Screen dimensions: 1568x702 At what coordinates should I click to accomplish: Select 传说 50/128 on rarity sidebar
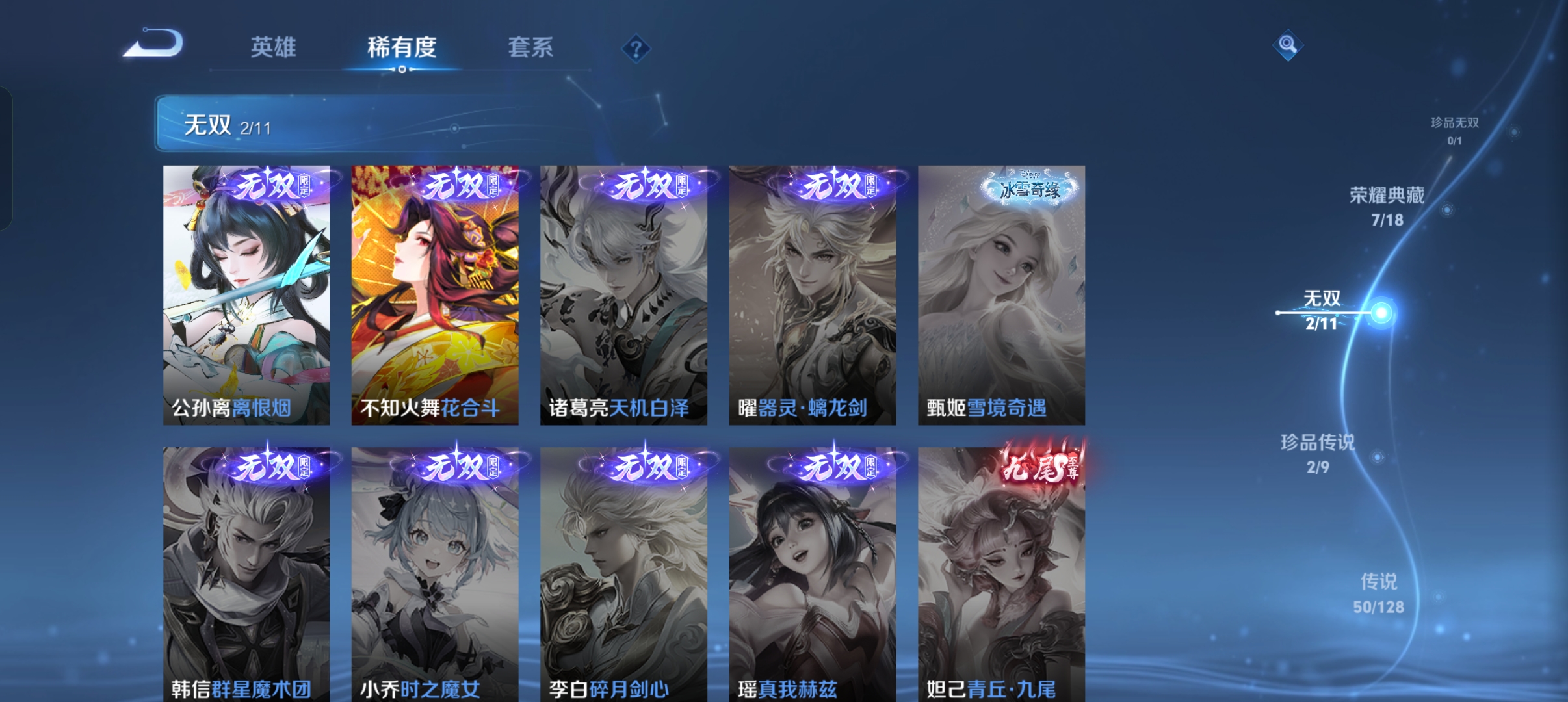[x=1378, y=592]
